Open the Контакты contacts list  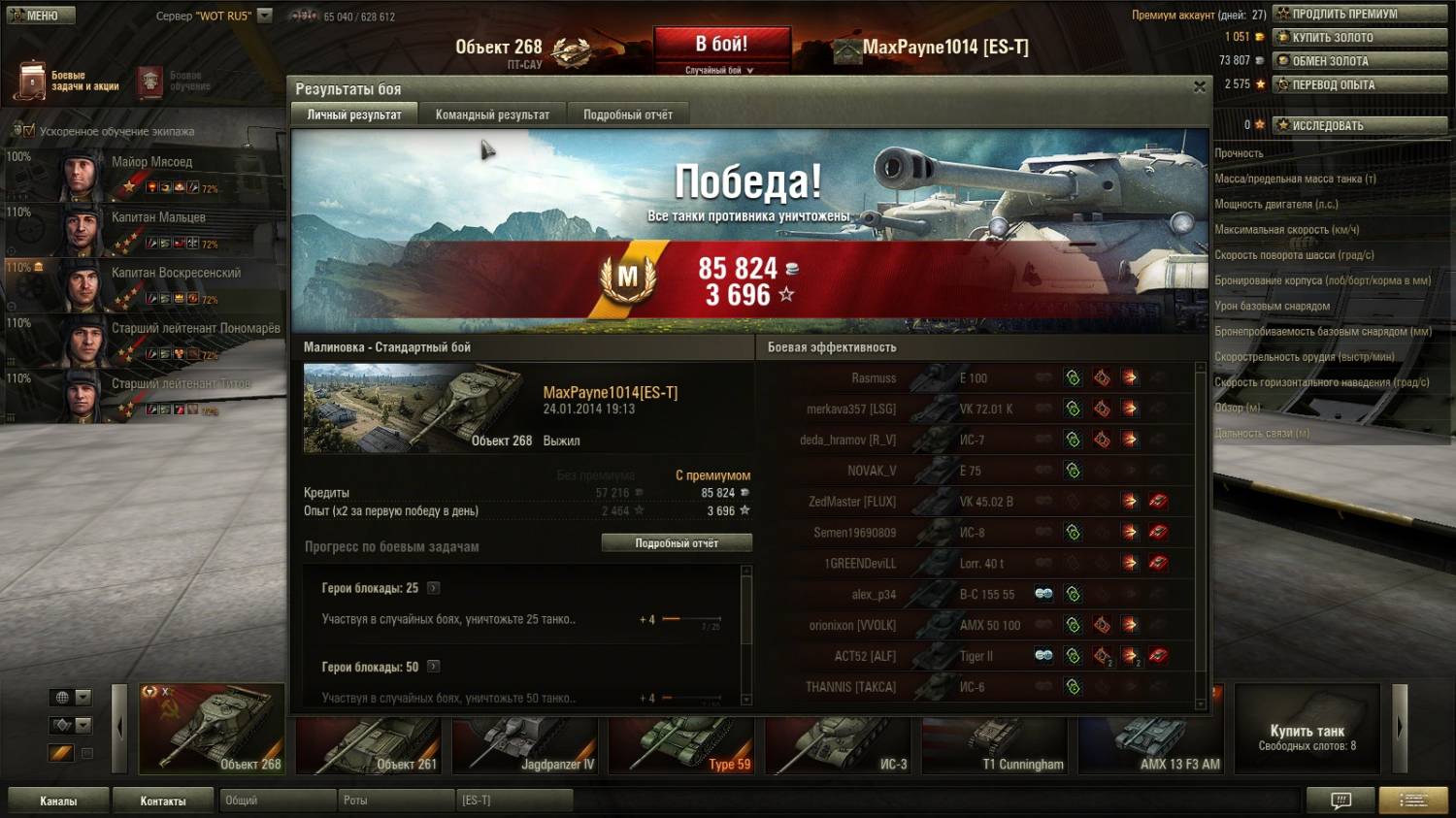tap(163, 801)
